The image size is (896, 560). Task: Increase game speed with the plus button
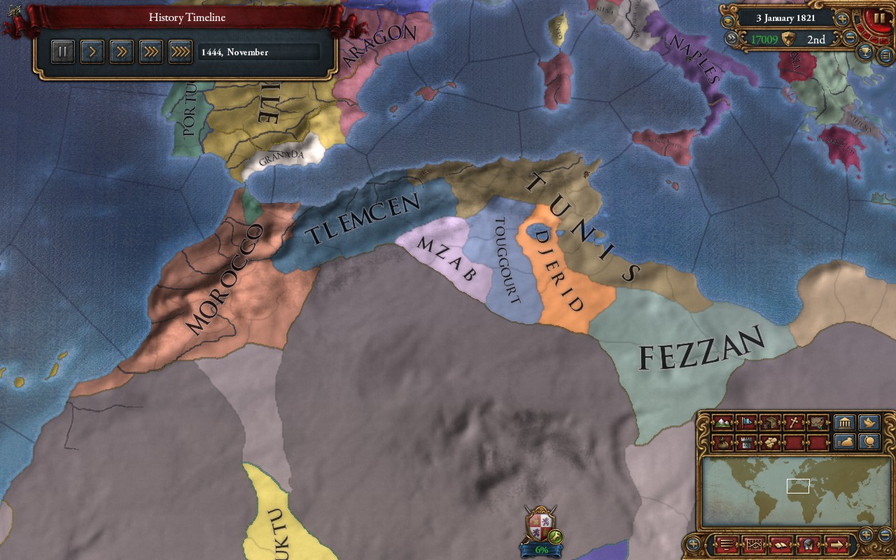842,18
